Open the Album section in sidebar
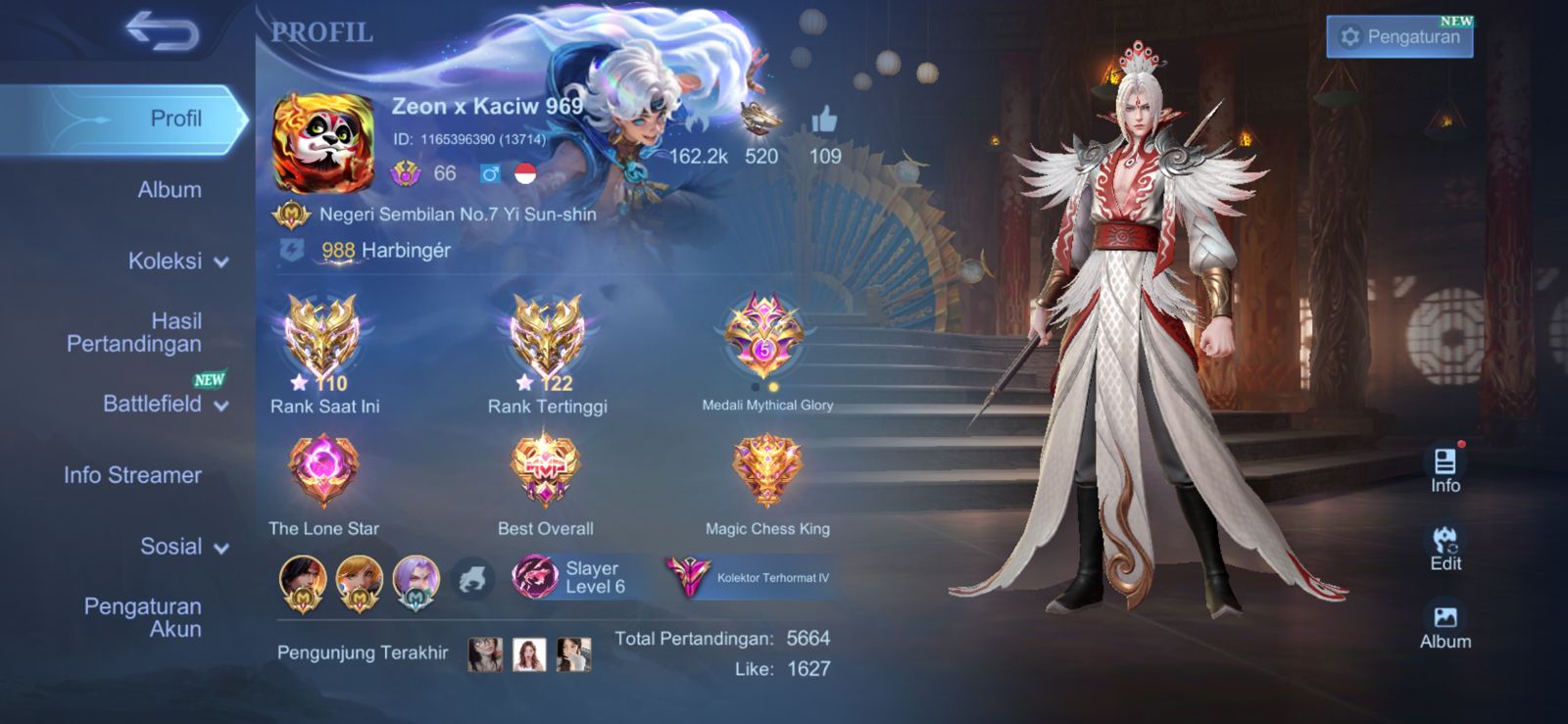Viewport: 1568px width, 724px height. (169, 190)
